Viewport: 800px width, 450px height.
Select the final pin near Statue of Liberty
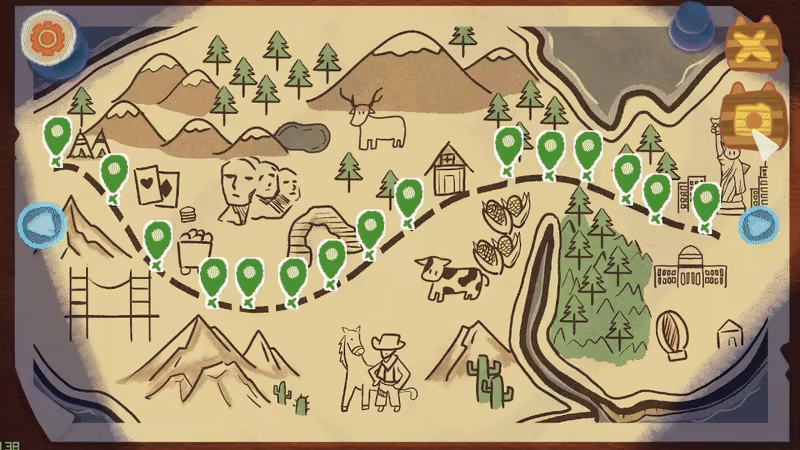coord(706,201)
